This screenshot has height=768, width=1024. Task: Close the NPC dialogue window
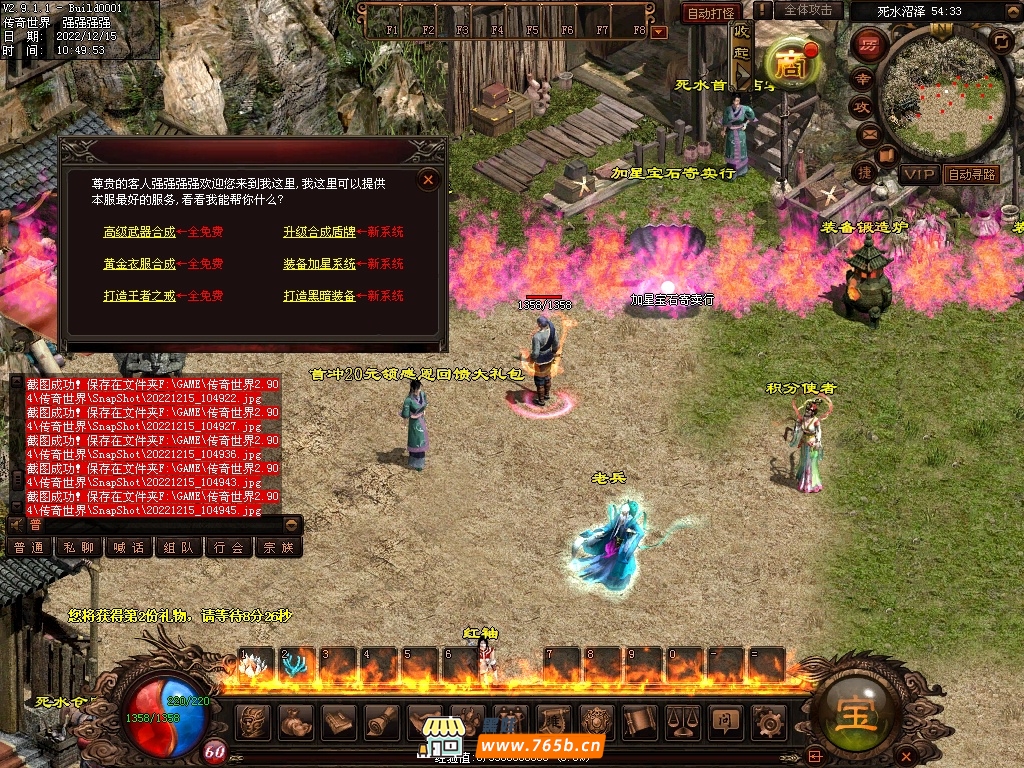point(428,180)
